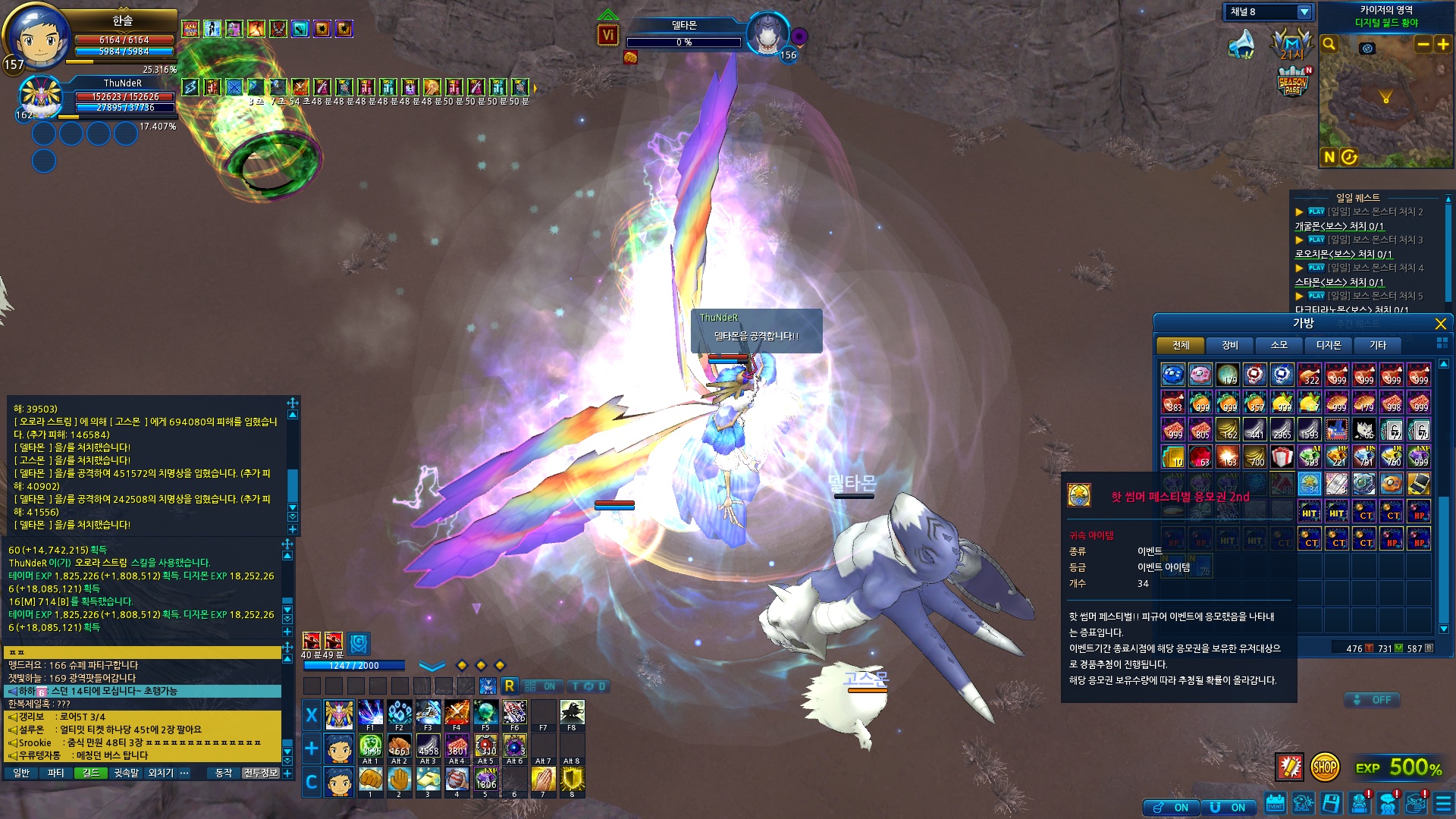The image size is (1456, 819).
Task: Close the 가방 inventory window
Action: 1441,324
